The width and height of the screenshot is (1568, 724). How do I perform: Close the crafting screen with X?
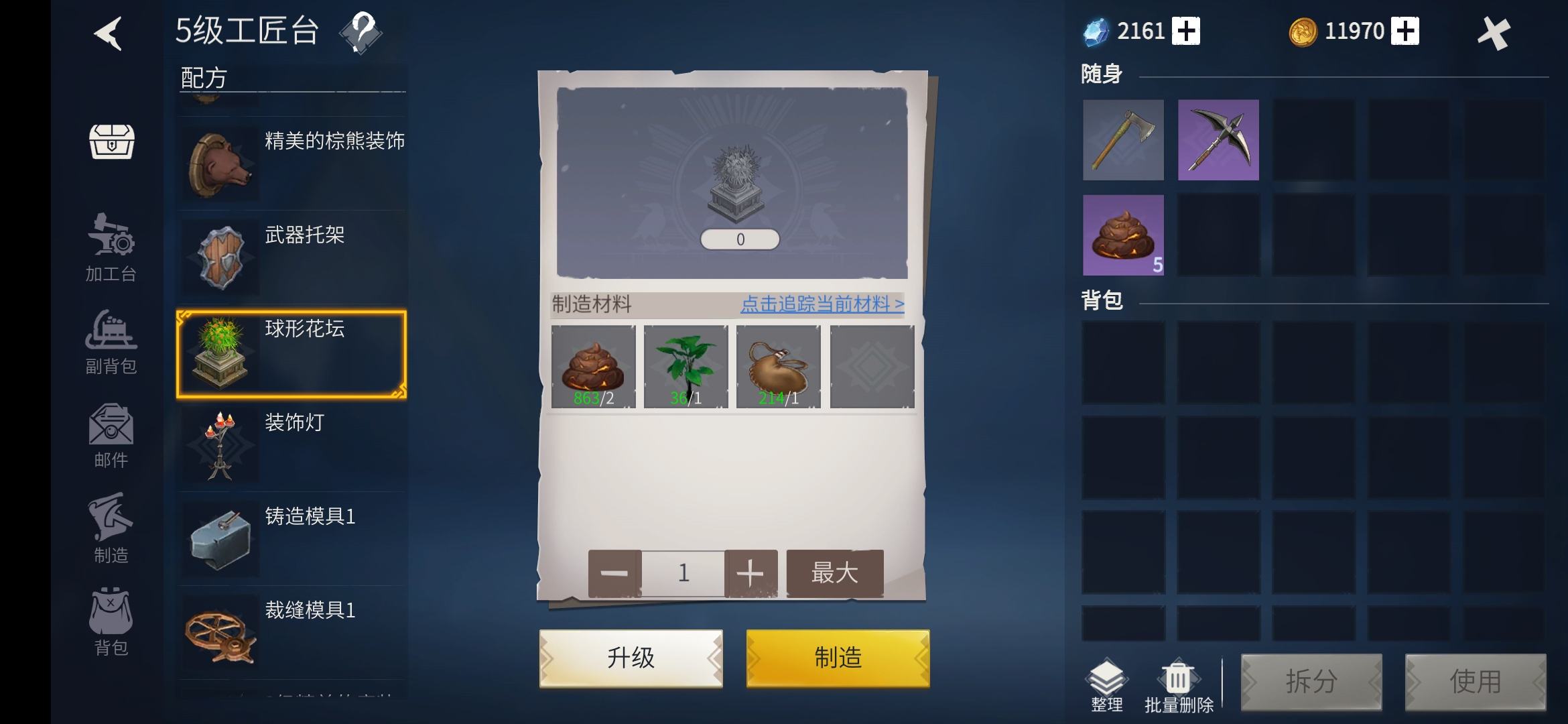1494,33
